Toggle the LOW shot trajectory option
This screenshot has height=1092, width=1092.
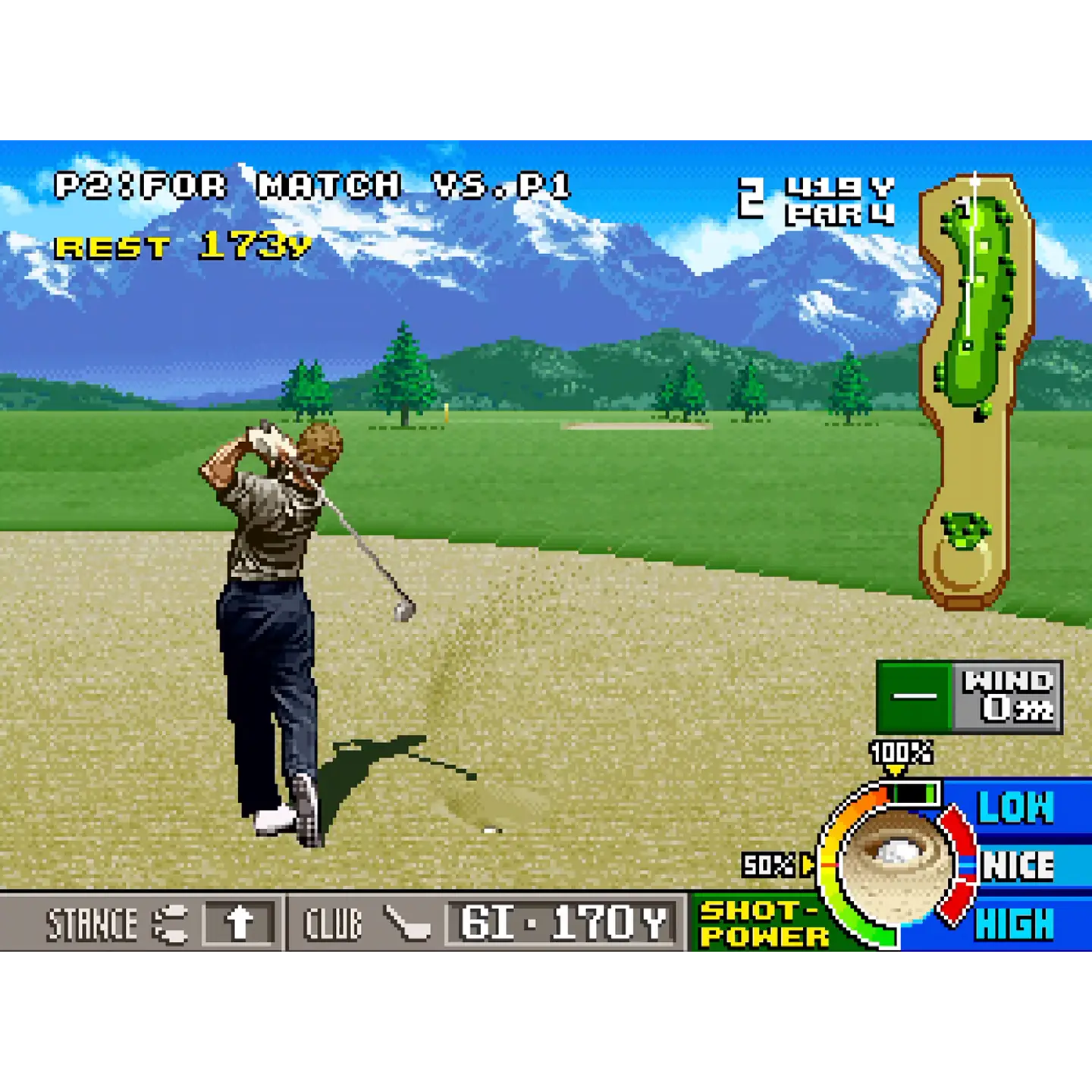1016,810
